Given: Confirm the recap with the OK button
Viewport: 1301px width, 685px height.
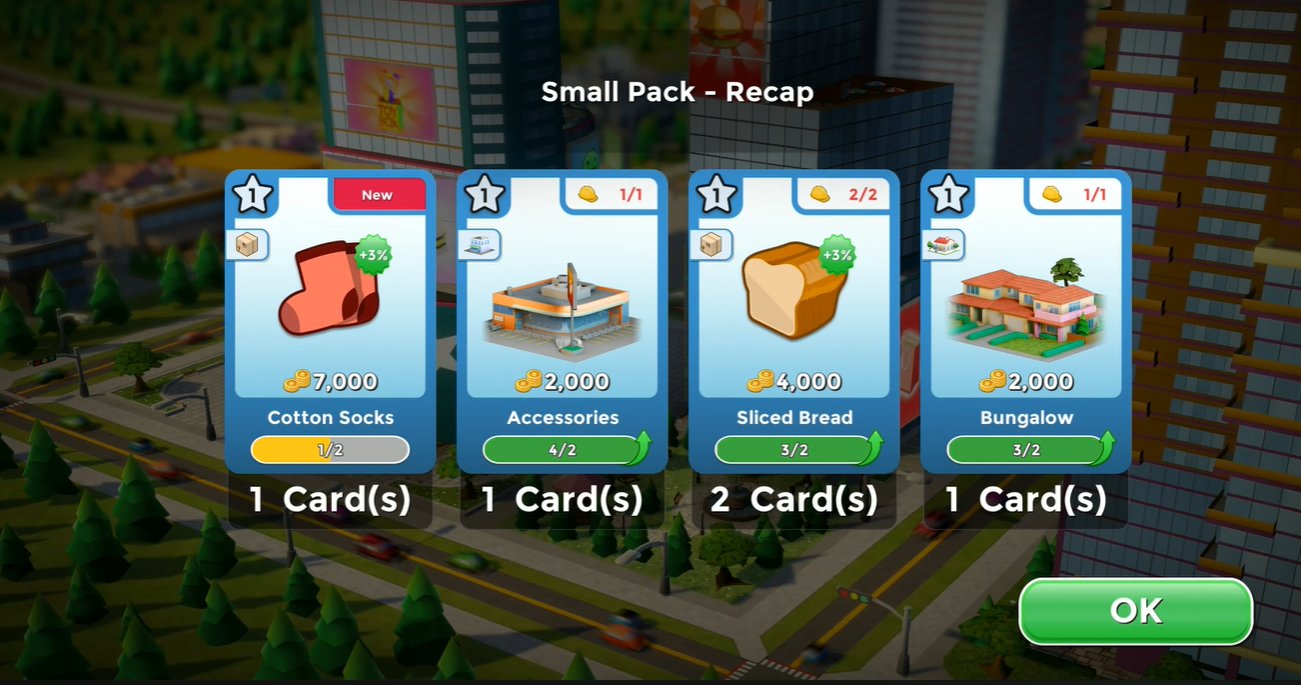Looking at the screenshot, I should 1136,611.
